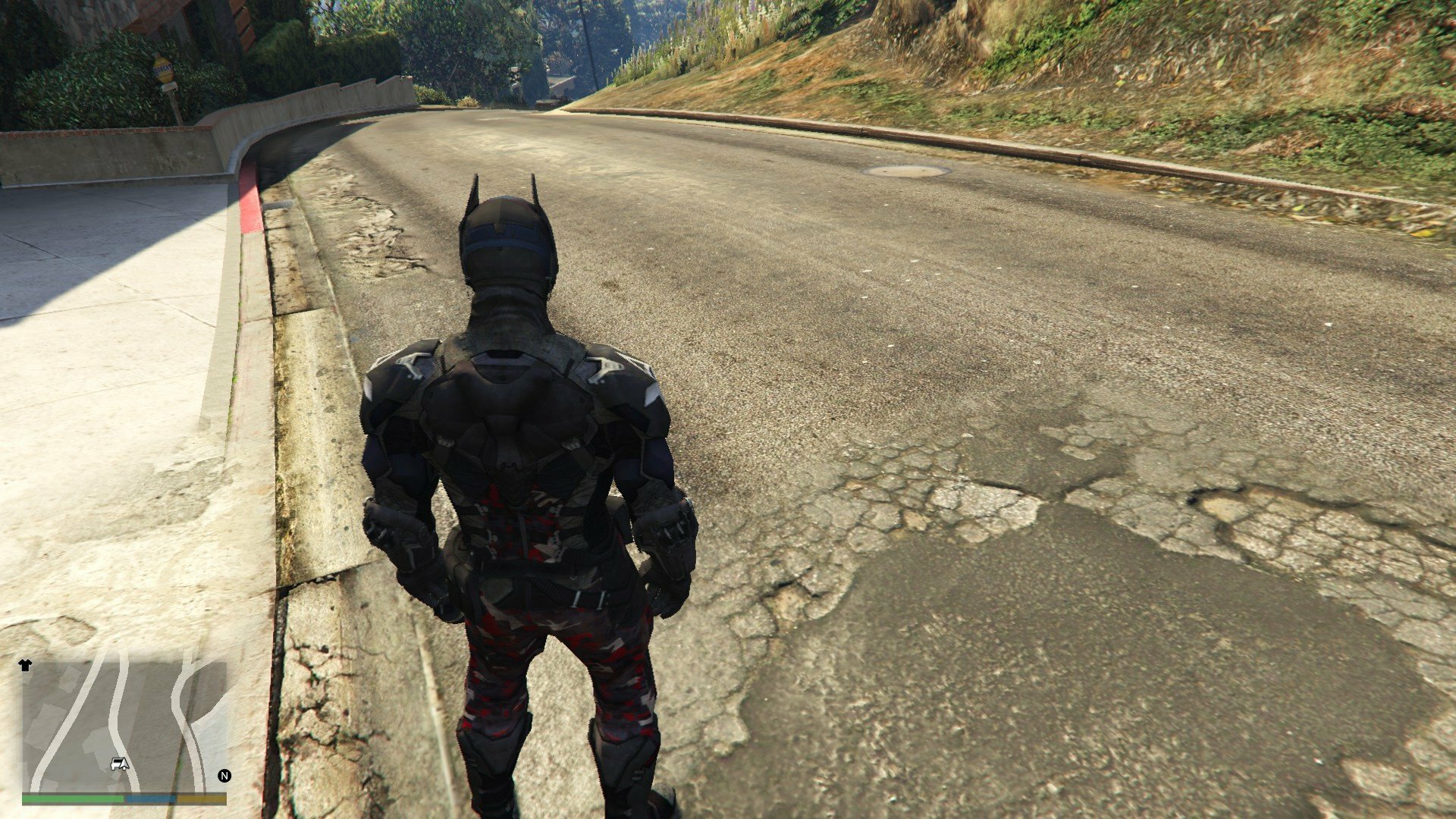Open the minimap
The image size is (1456, 819).
124,726
